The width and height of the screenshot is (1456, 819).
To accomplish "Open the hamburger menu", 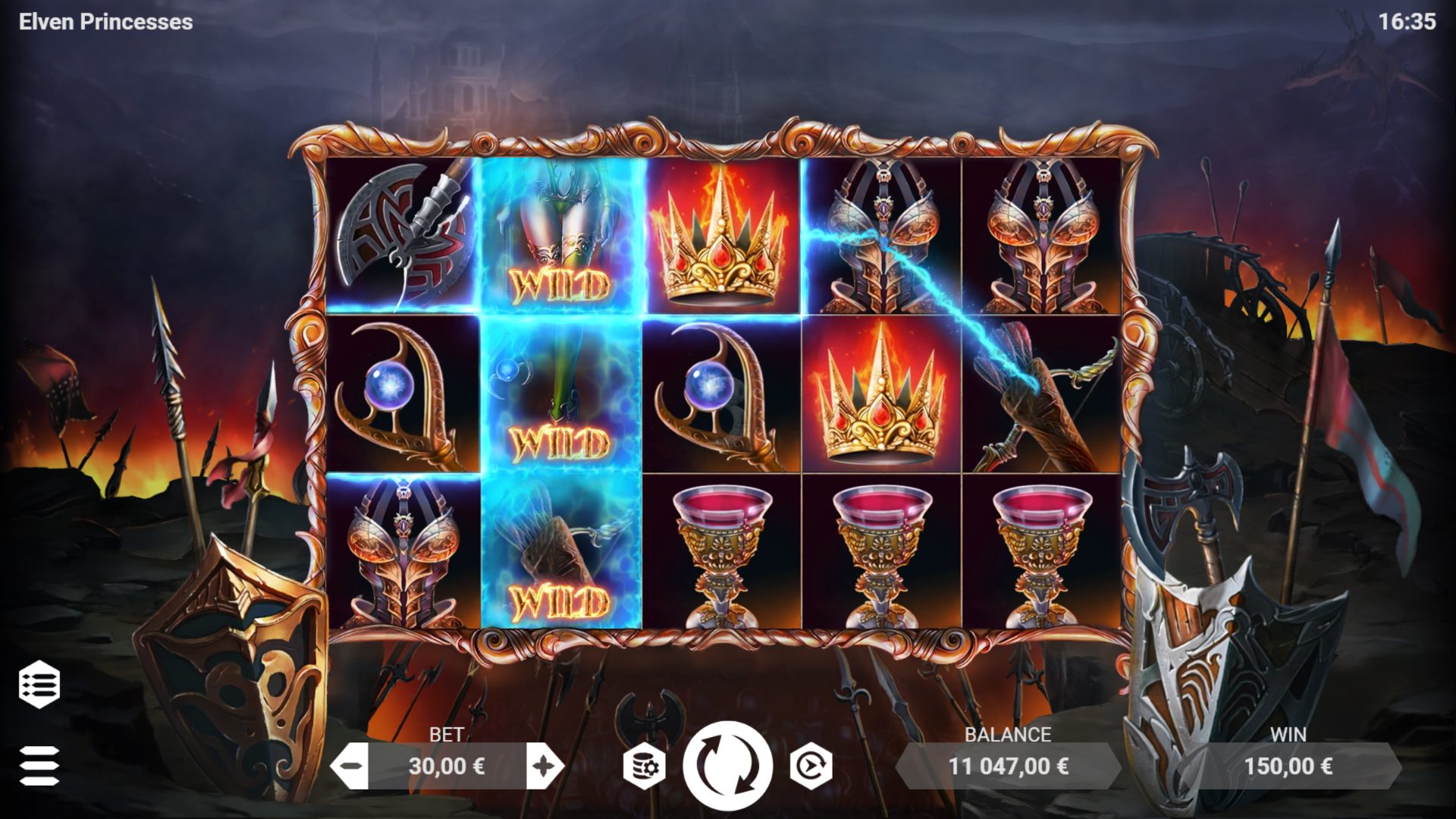I will click(x=39, y=765).
